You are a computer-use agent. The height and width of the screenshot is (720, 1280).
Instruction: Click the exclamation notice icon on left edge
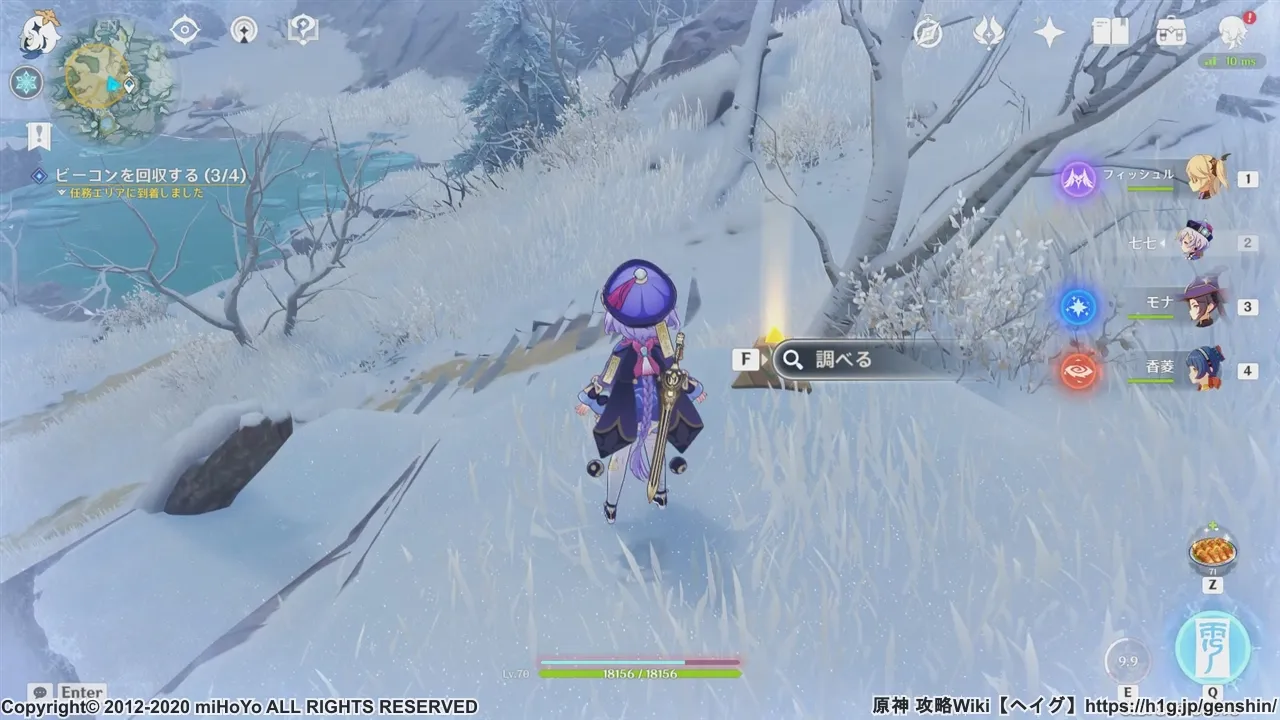click(x=38, y=137)
